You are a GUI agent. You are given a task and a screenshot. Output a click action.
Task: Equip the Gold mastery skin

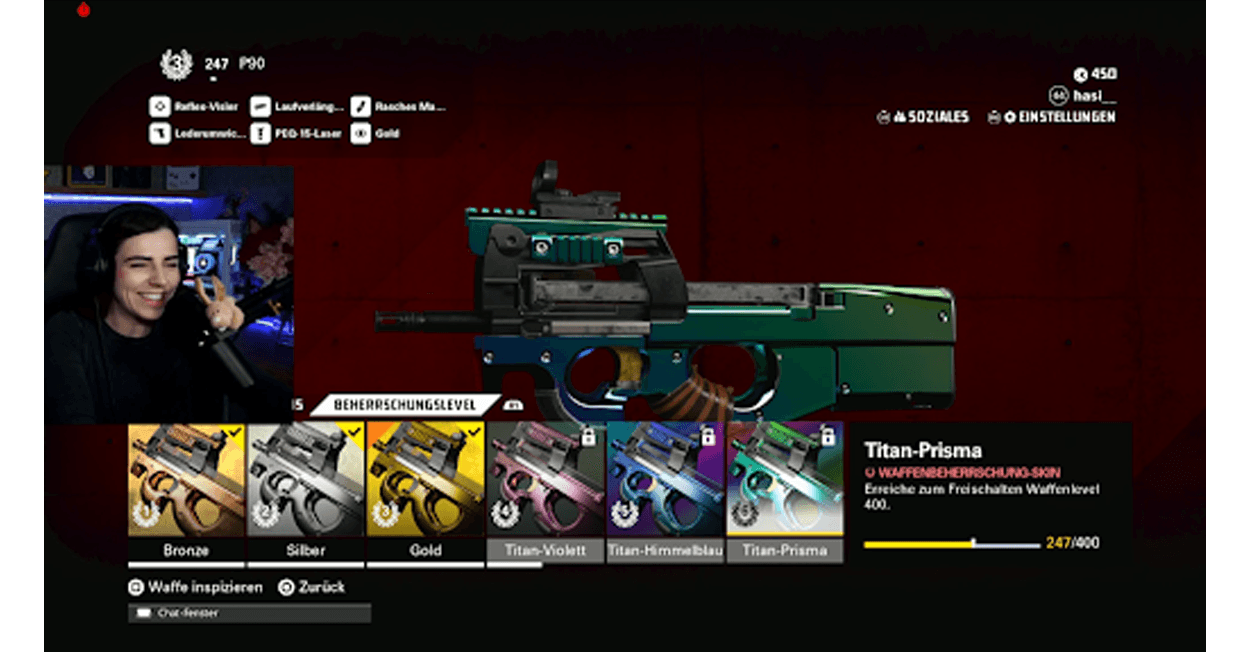[425, 480]
